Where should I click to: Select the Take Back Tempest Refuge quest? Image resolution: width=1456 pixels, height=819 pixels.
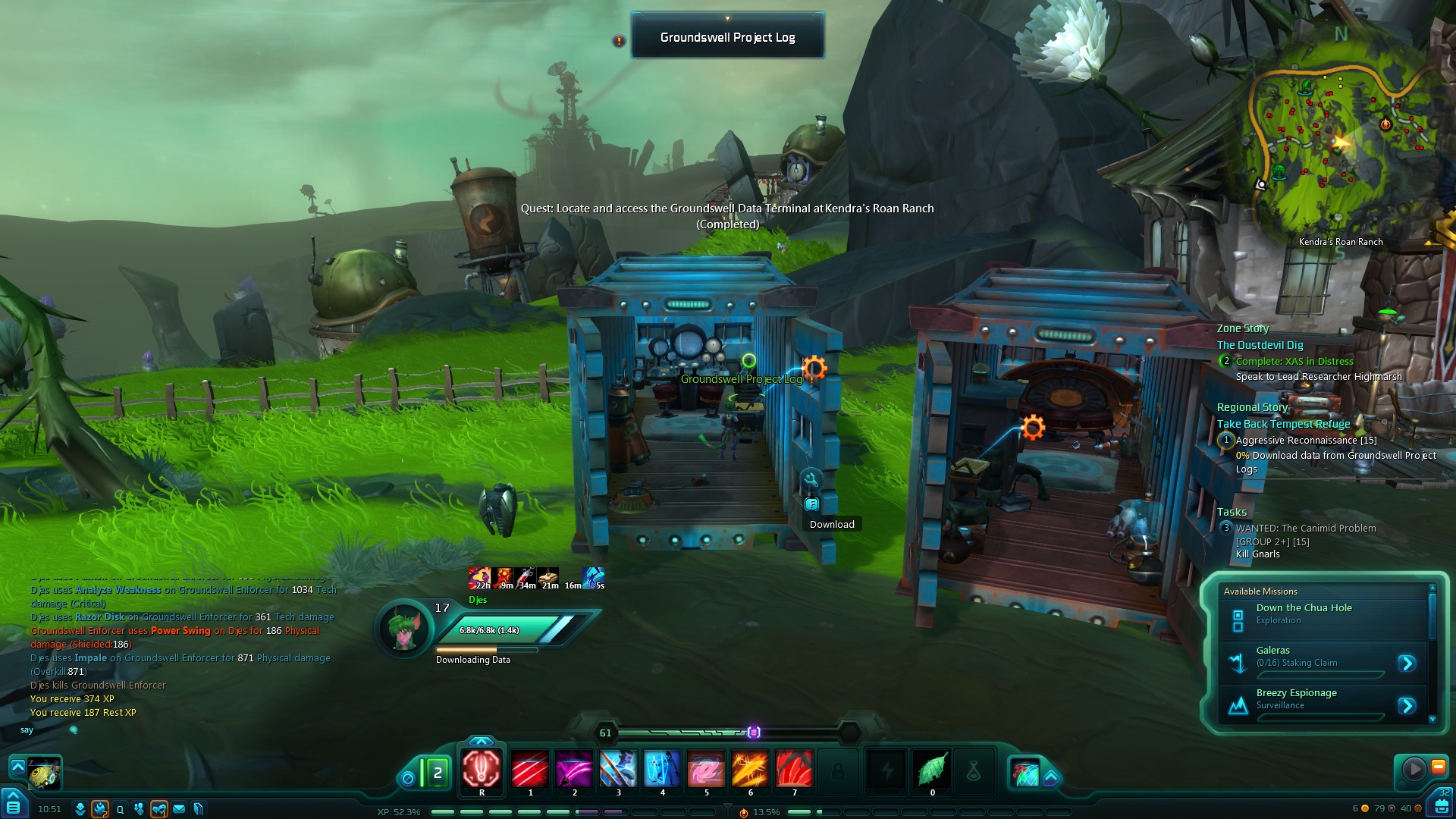(x=1283, y=424)
